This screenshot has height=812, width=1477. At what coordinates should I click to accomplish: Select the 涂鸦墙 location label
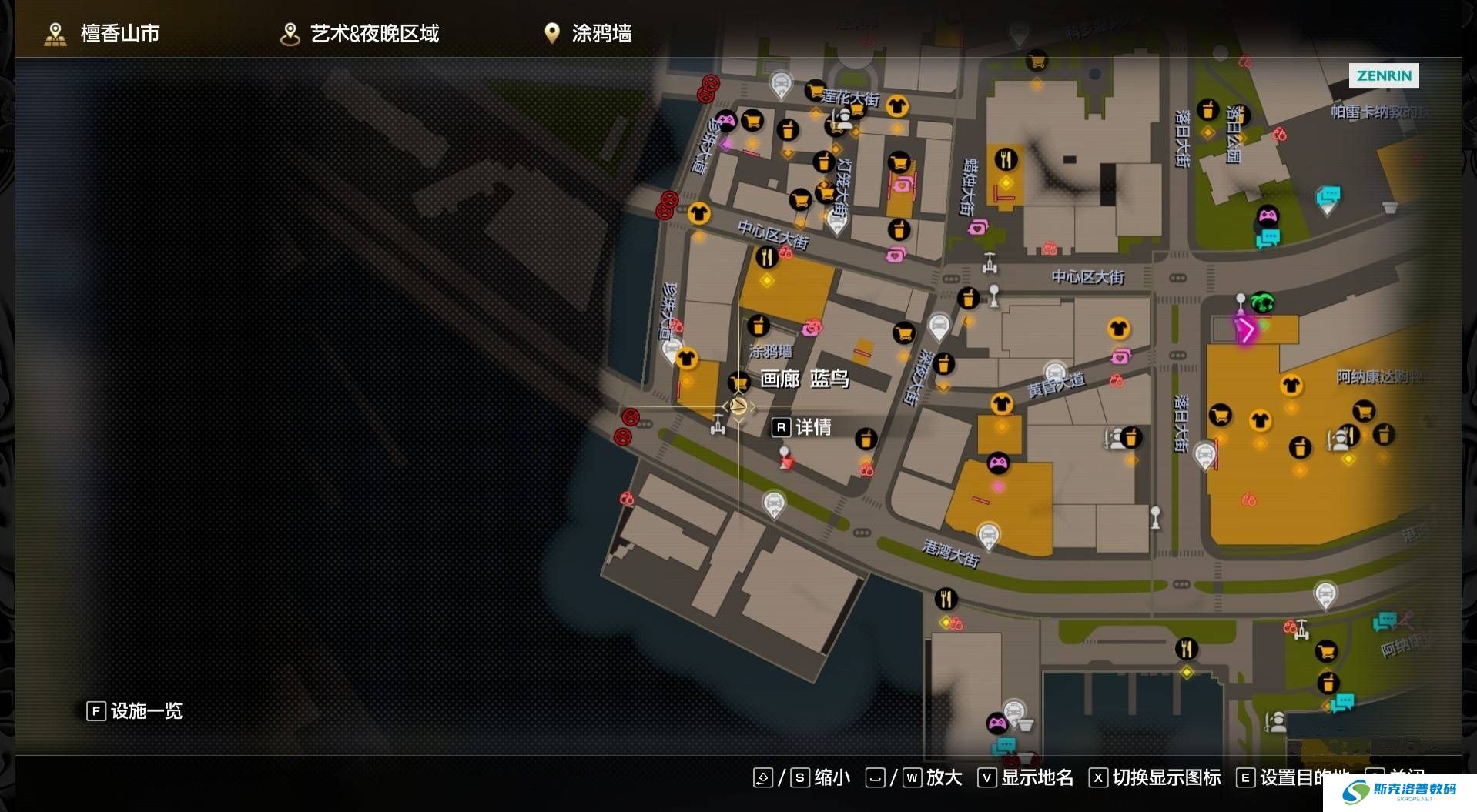coord(770,352)
